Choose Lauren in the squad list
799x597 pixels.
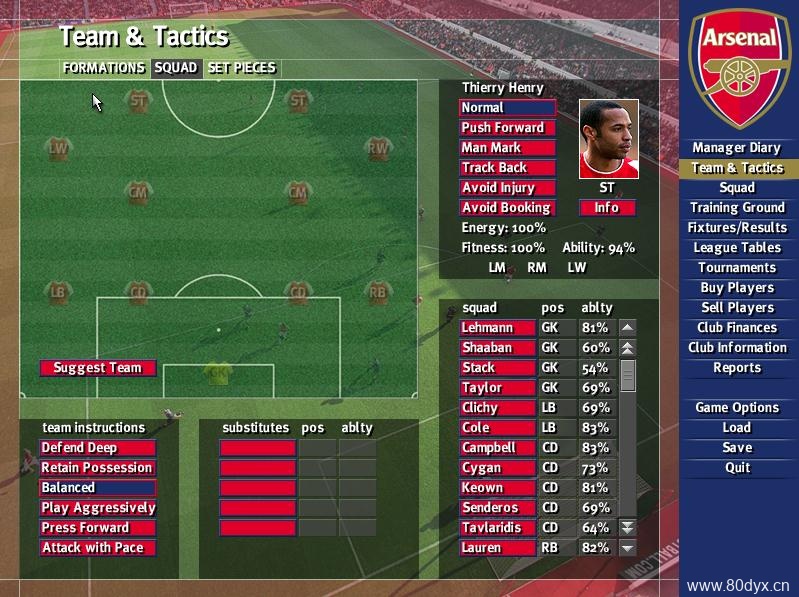pos(498,548)
